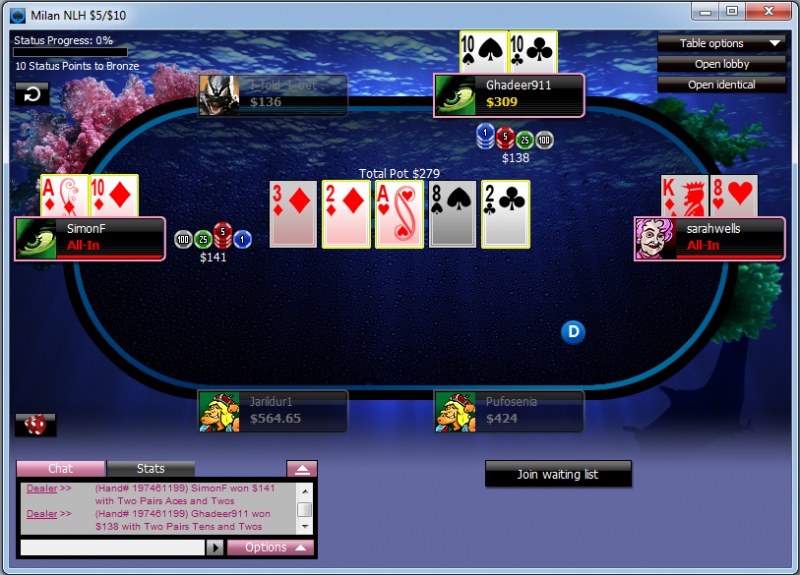
Task: Click the chat send arrow button
Action: click(215, 547)
